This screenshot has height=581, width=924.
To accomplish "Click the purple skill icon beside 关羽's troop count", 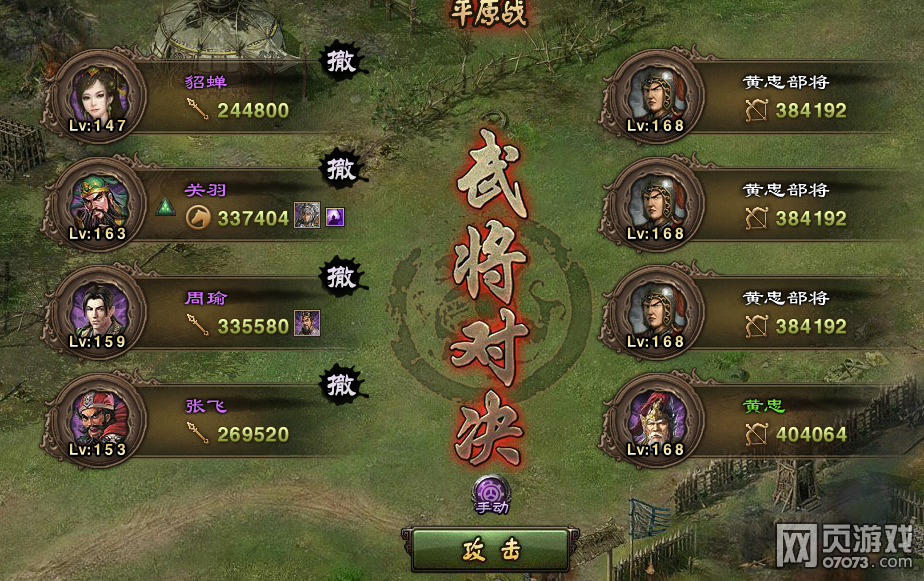I will point(336,216).
